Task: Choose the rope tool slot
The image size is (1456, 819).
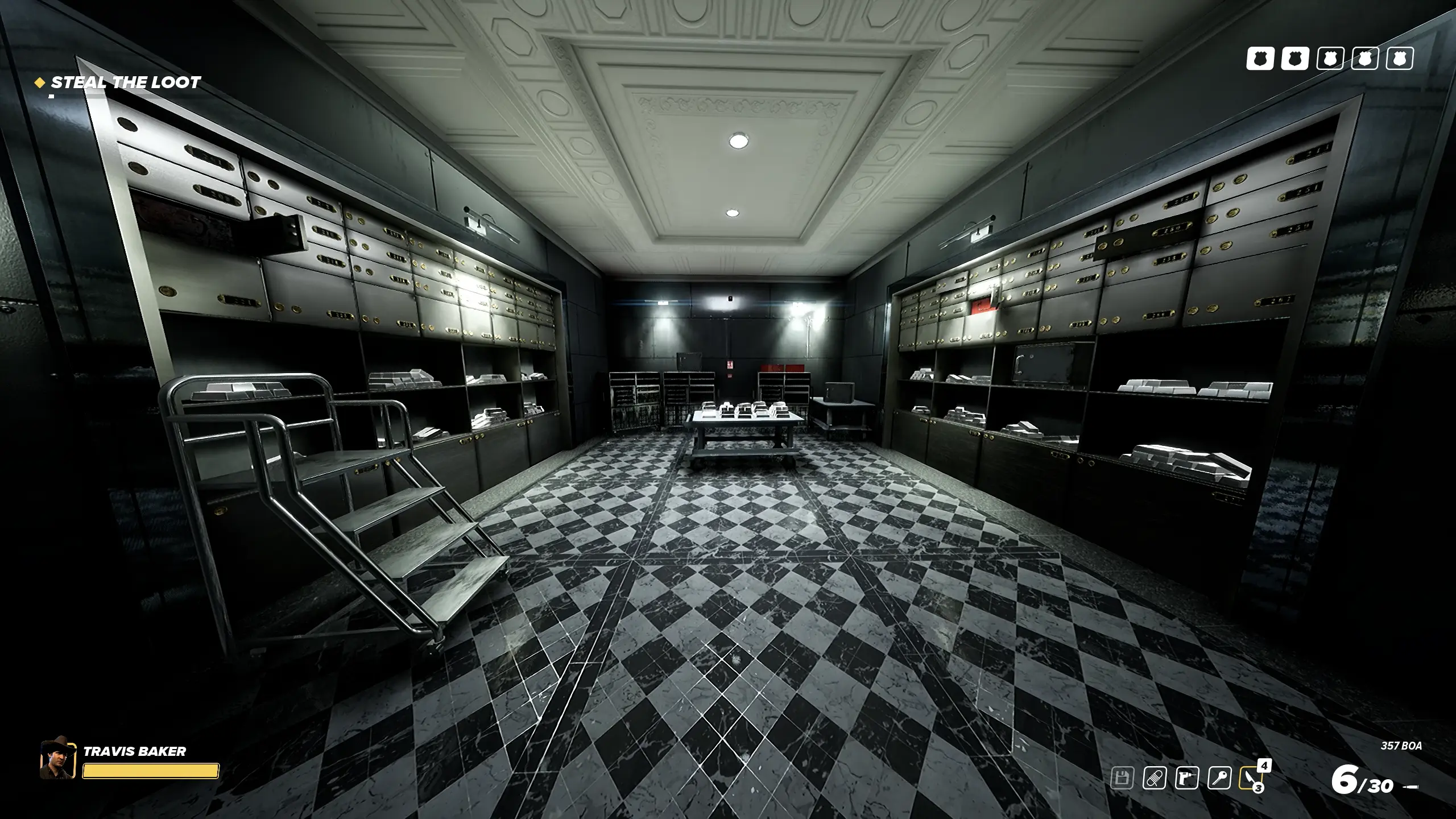Action: [1155, 777]
